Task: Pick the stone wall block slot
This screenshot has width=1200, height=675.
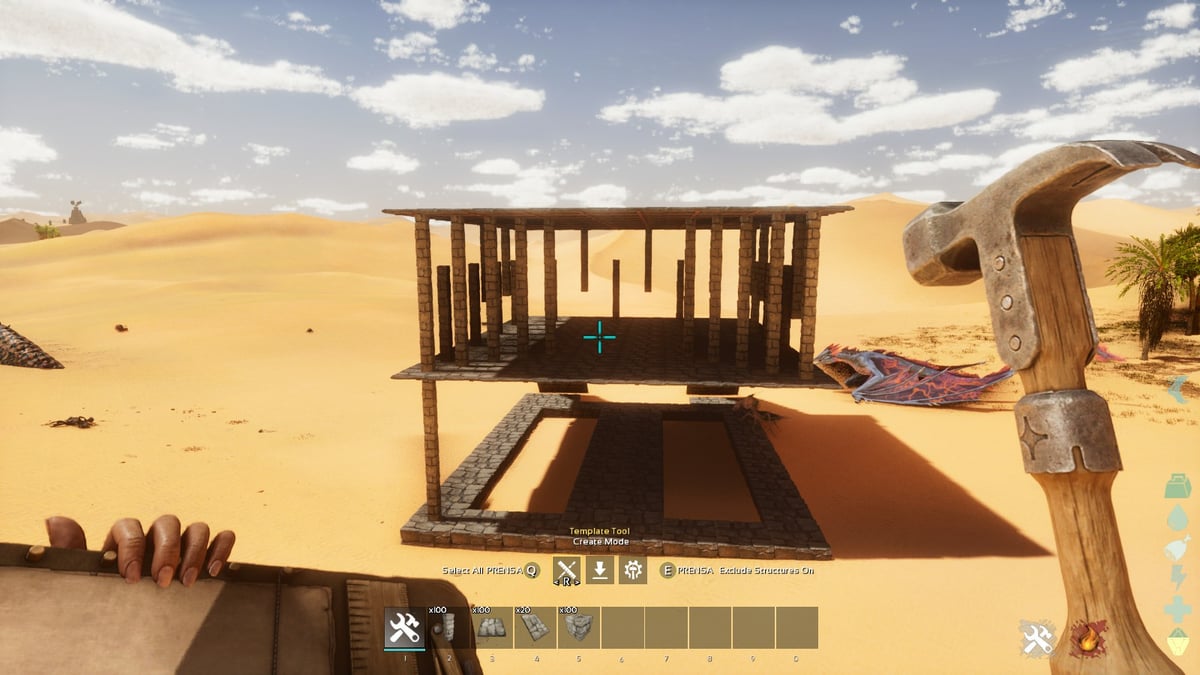Action: (578, 628)
